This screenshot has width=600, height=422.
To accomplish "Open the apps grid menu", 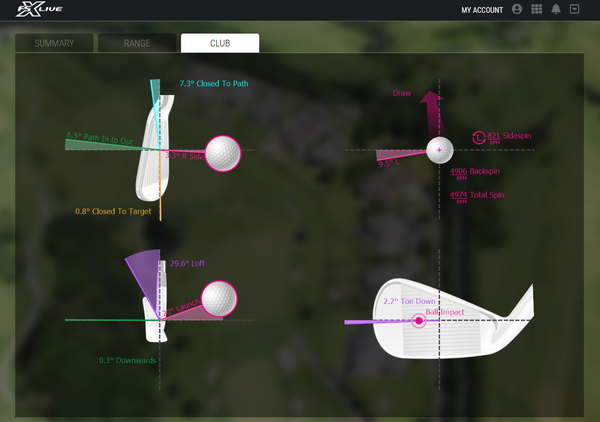I will (x=536, y=10).
